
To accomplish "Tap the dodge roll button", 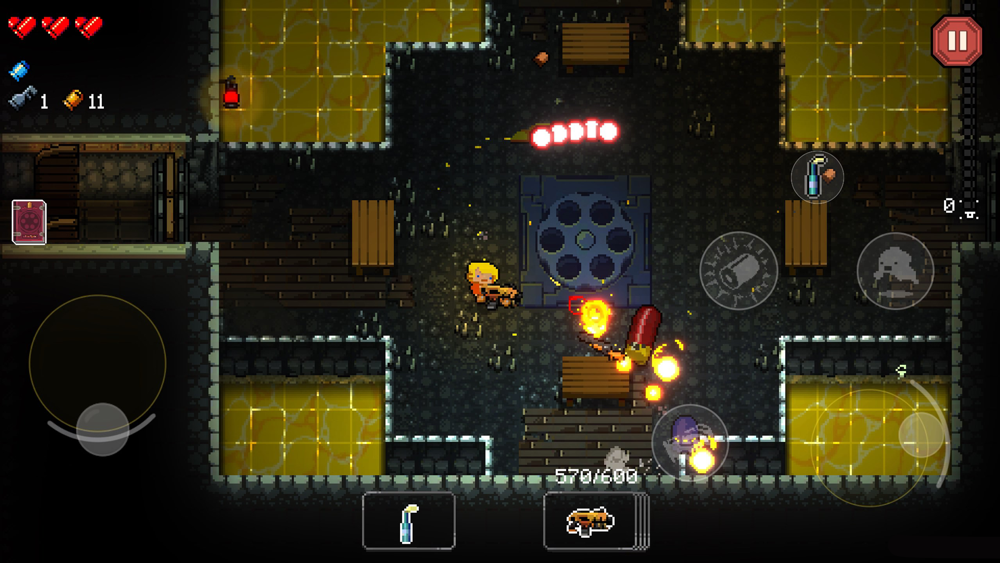I will point(895,270).
